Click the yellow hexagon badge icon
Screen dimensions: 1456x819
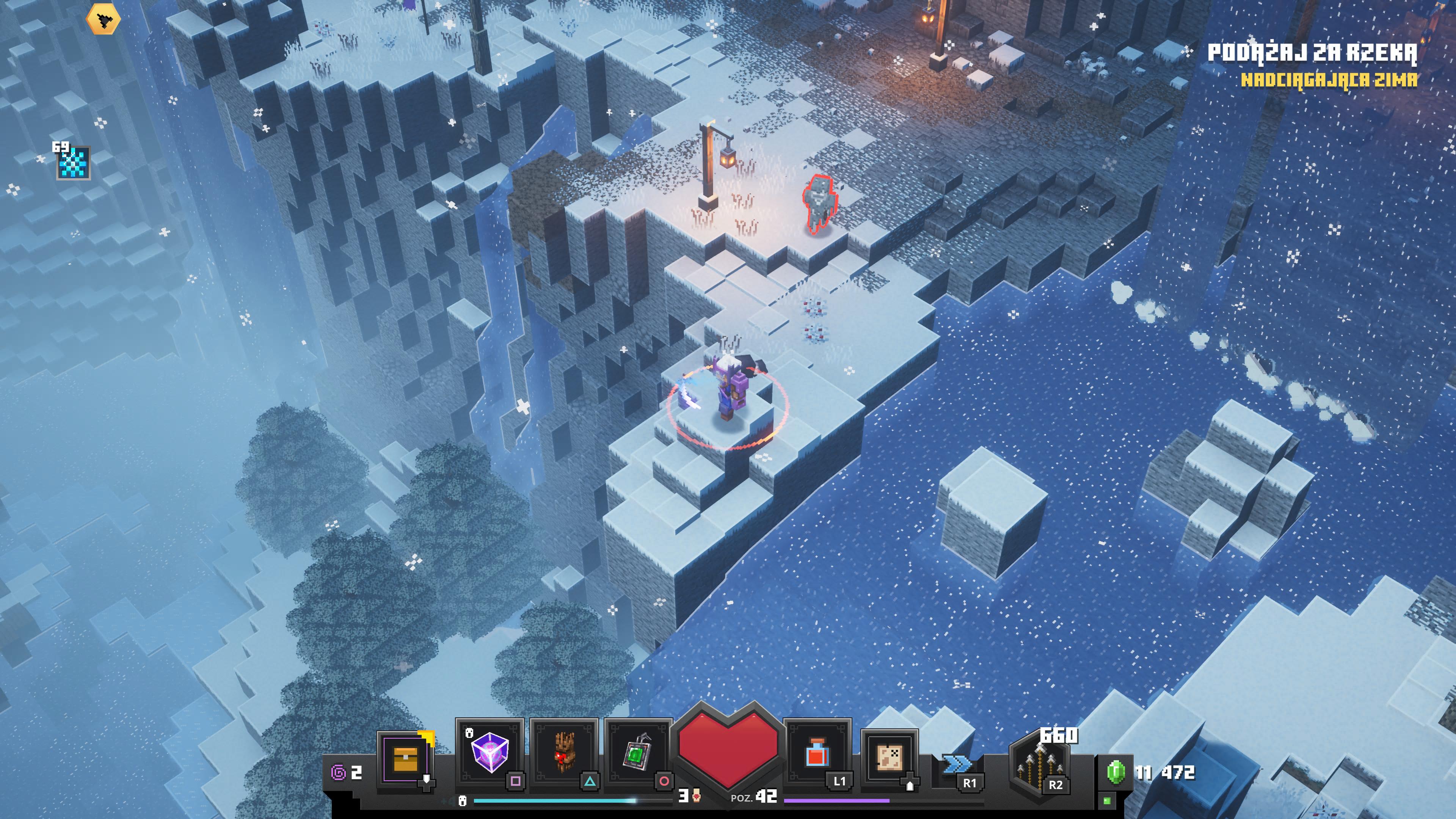tap(103, 20)
